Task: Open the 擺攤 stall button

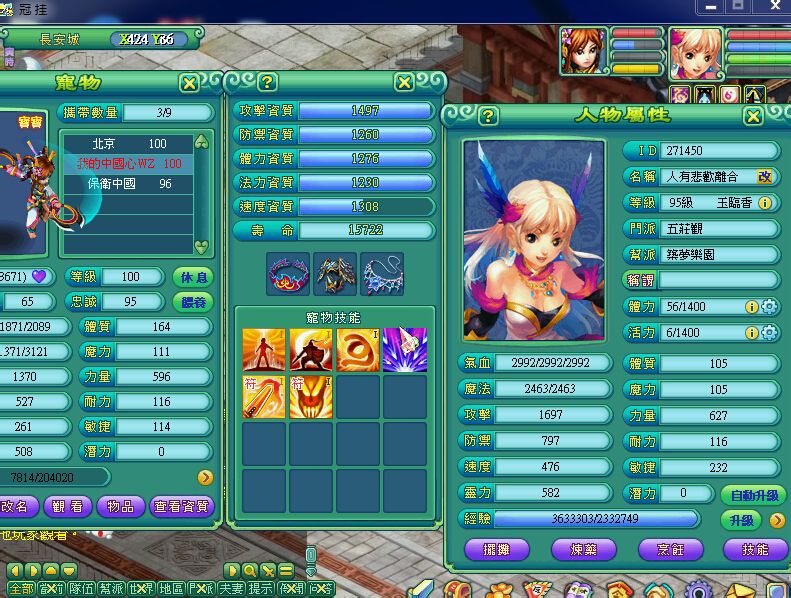Action: [x=498, y=550]
